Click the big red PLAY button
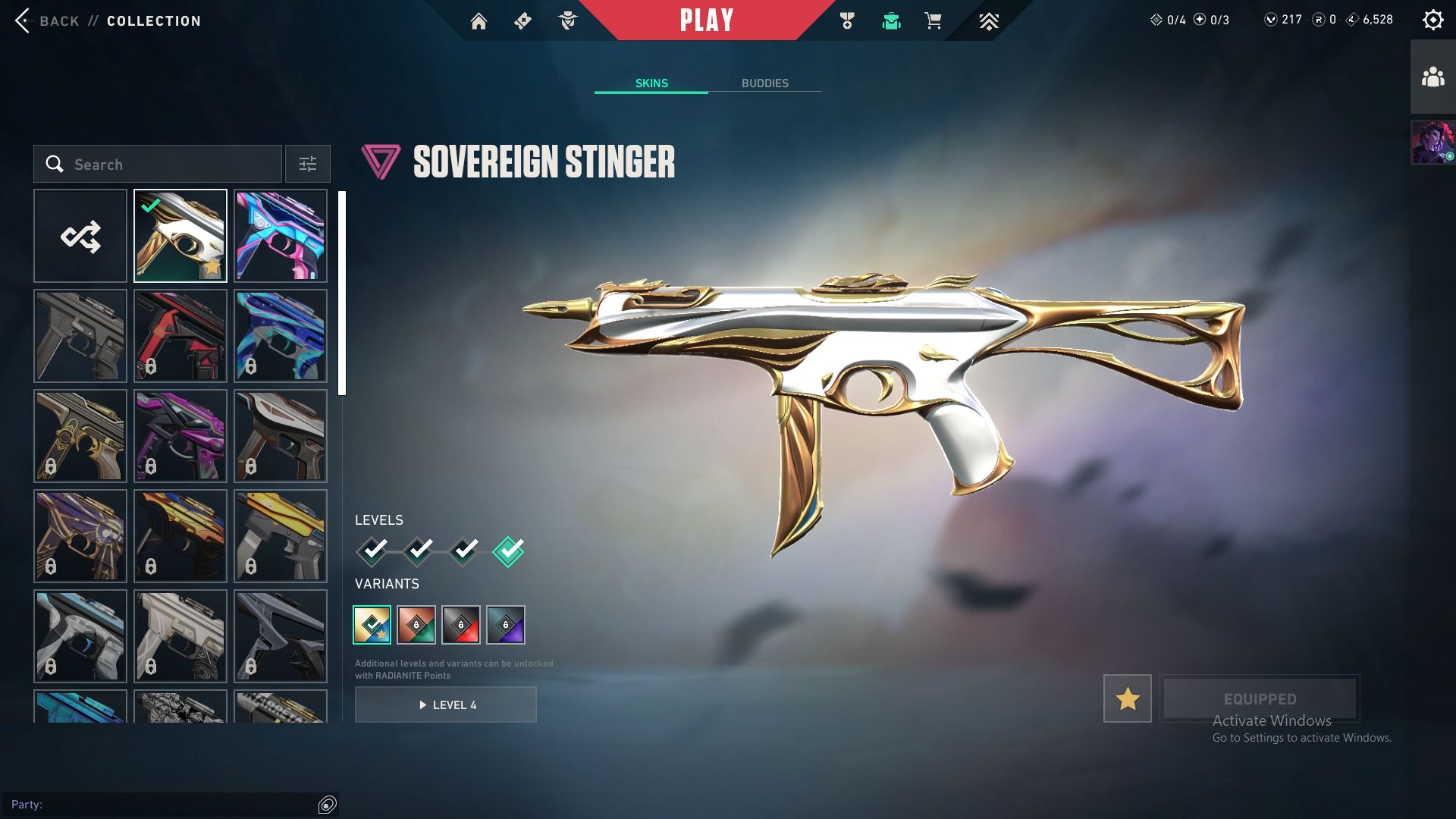This screenshot has height=819, width=1456. pos(706,20)
